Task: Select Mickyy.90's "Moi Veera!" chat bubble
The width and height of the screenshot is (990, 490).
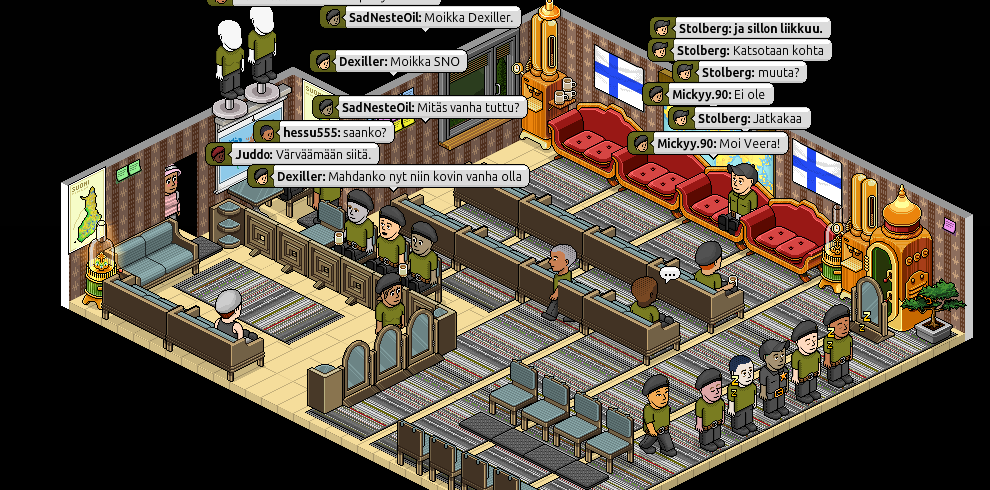Action: [708, 143]
